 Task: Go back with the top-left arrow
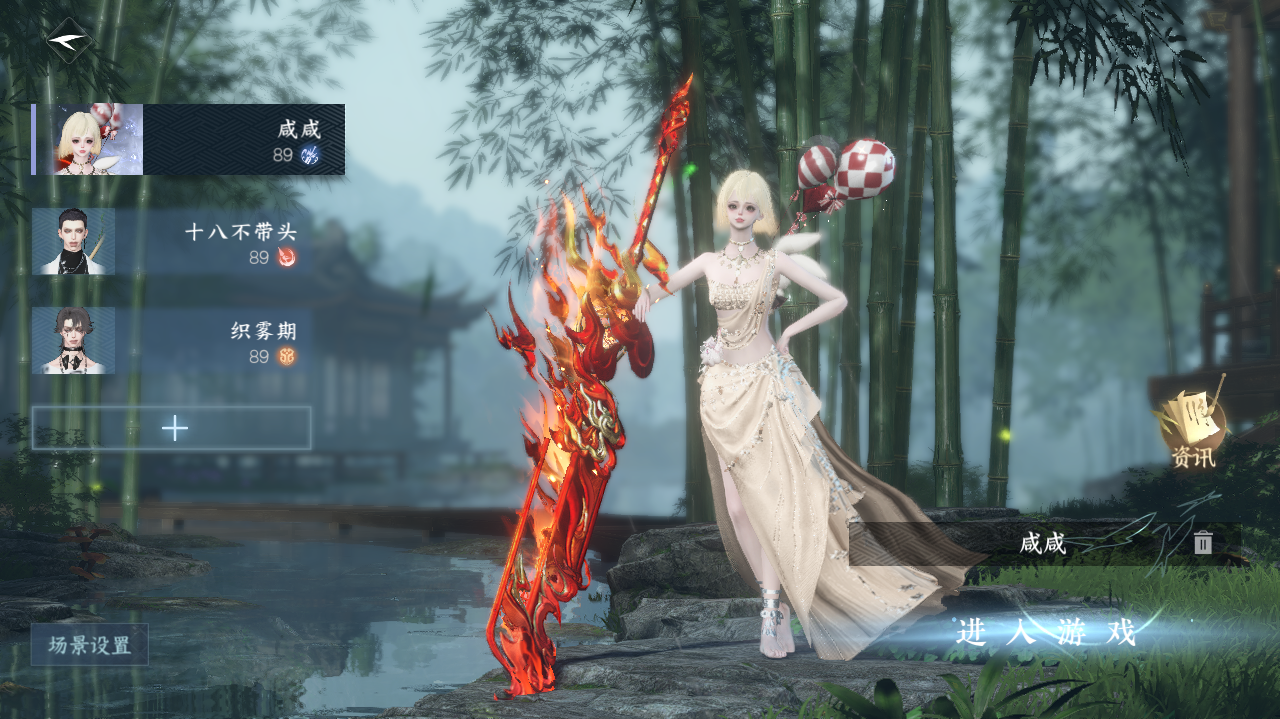pos(69,41)
